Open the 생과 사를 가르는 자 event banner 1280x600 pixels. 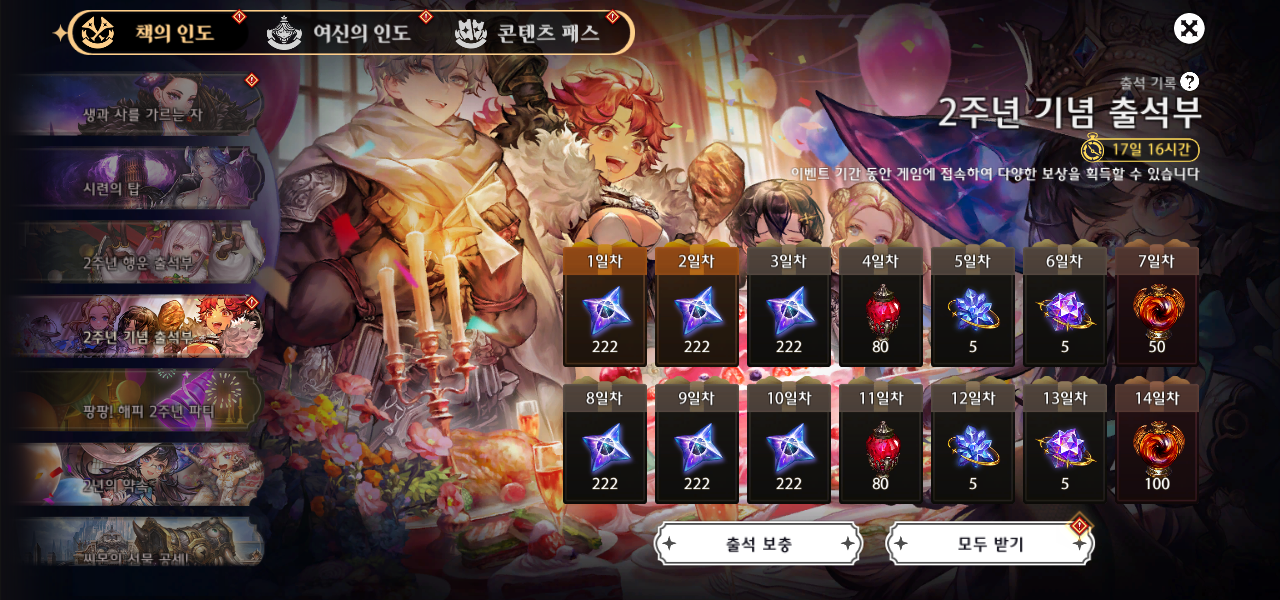(140, 106)
